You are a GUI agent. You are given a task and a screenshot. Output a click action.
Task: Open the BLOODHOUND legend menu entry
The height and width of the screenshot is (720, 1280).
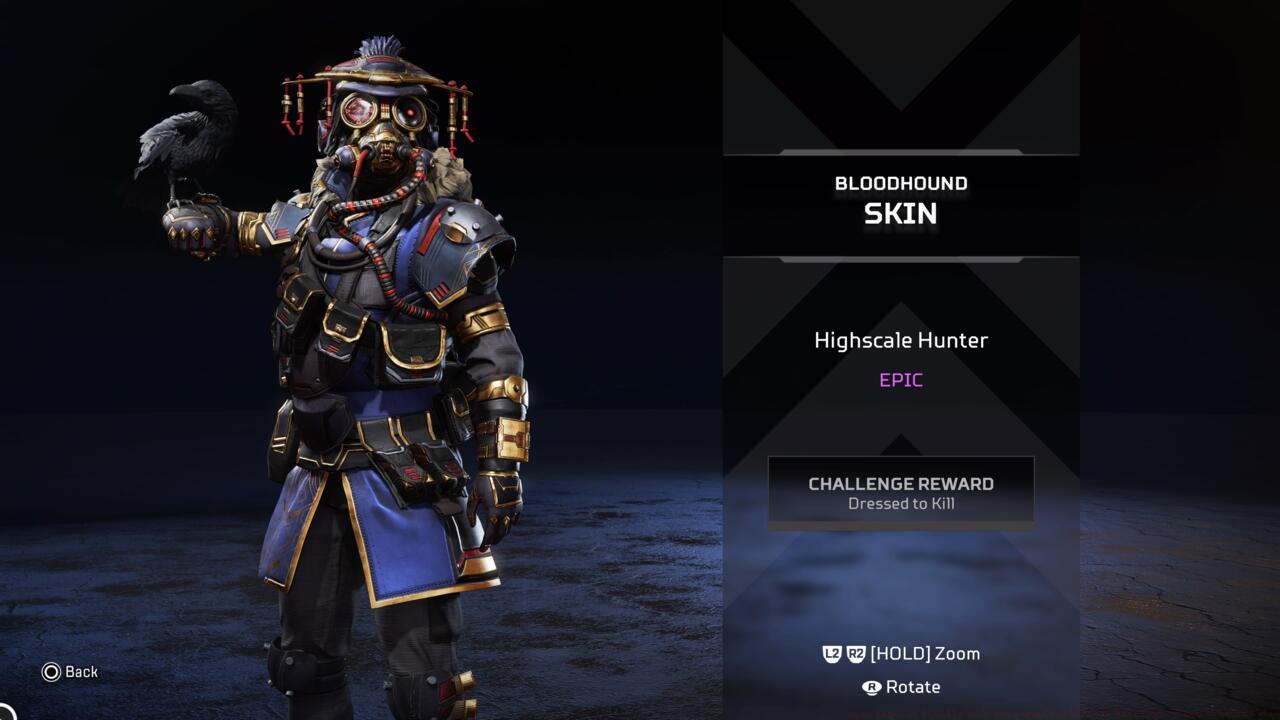point(900,182)
